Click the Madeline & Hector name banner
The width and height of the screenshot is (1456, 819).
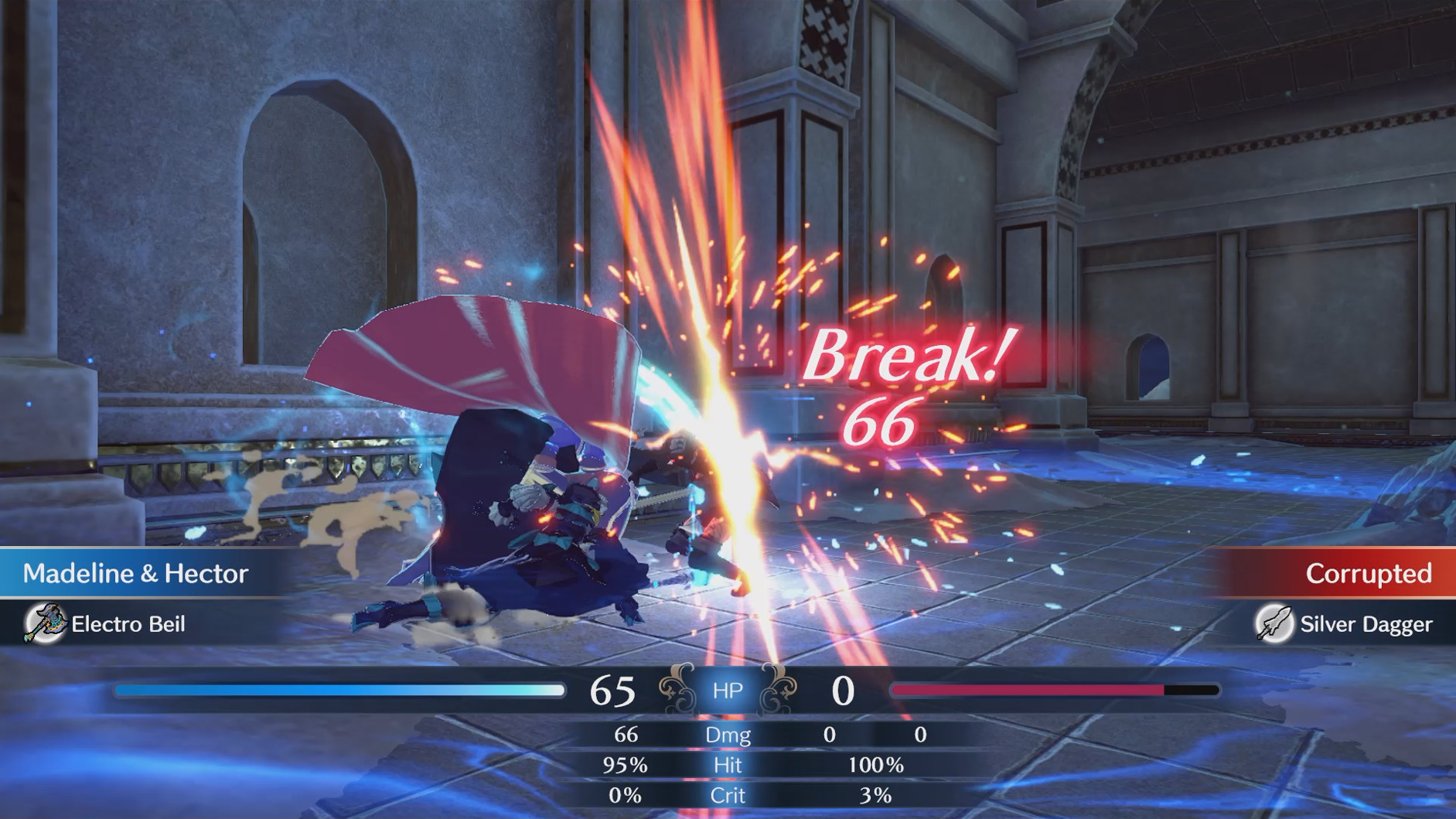pos(135,574)
